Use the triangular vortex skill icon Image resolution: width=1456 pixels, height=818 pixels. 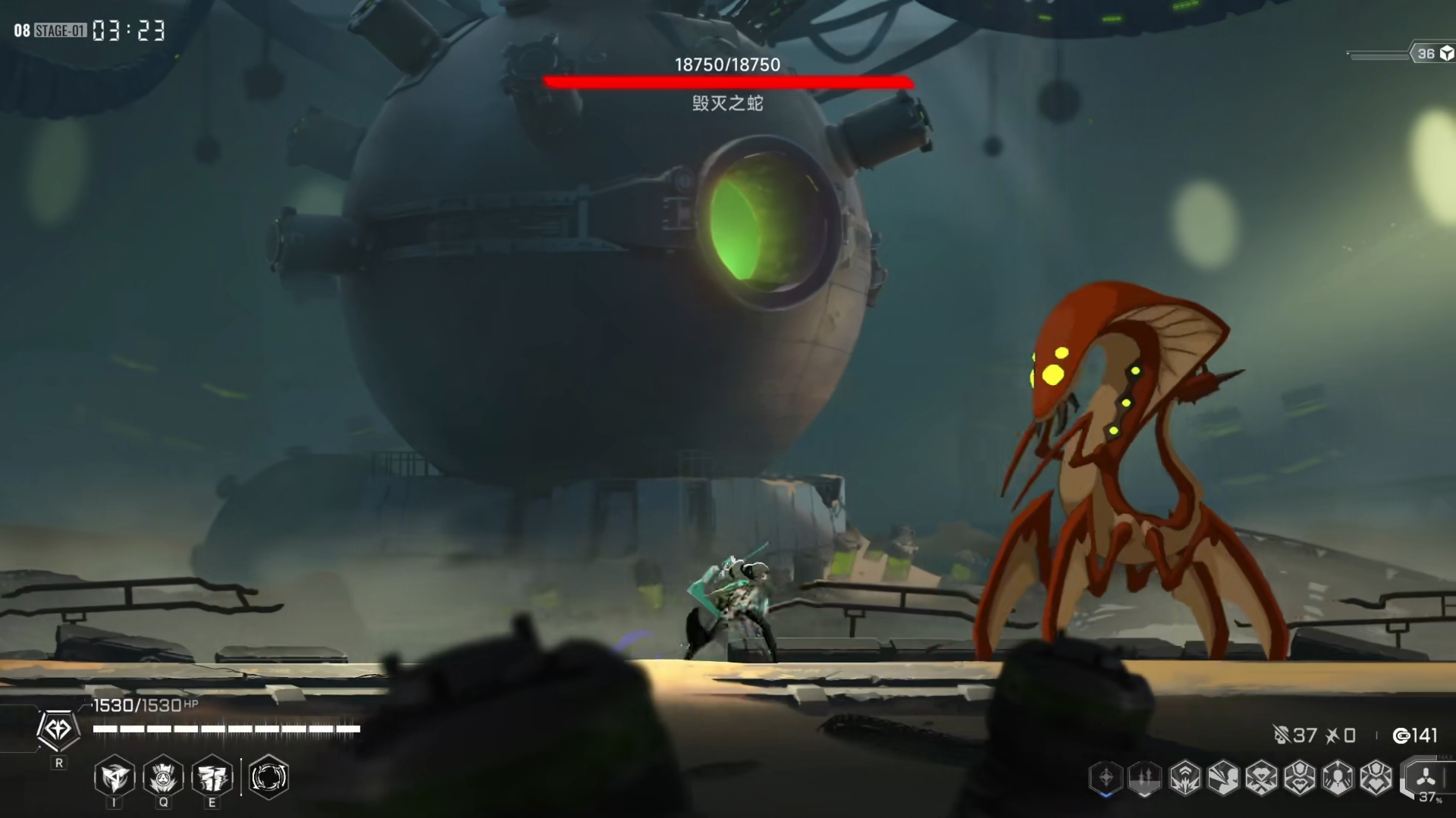pos(115,777)
